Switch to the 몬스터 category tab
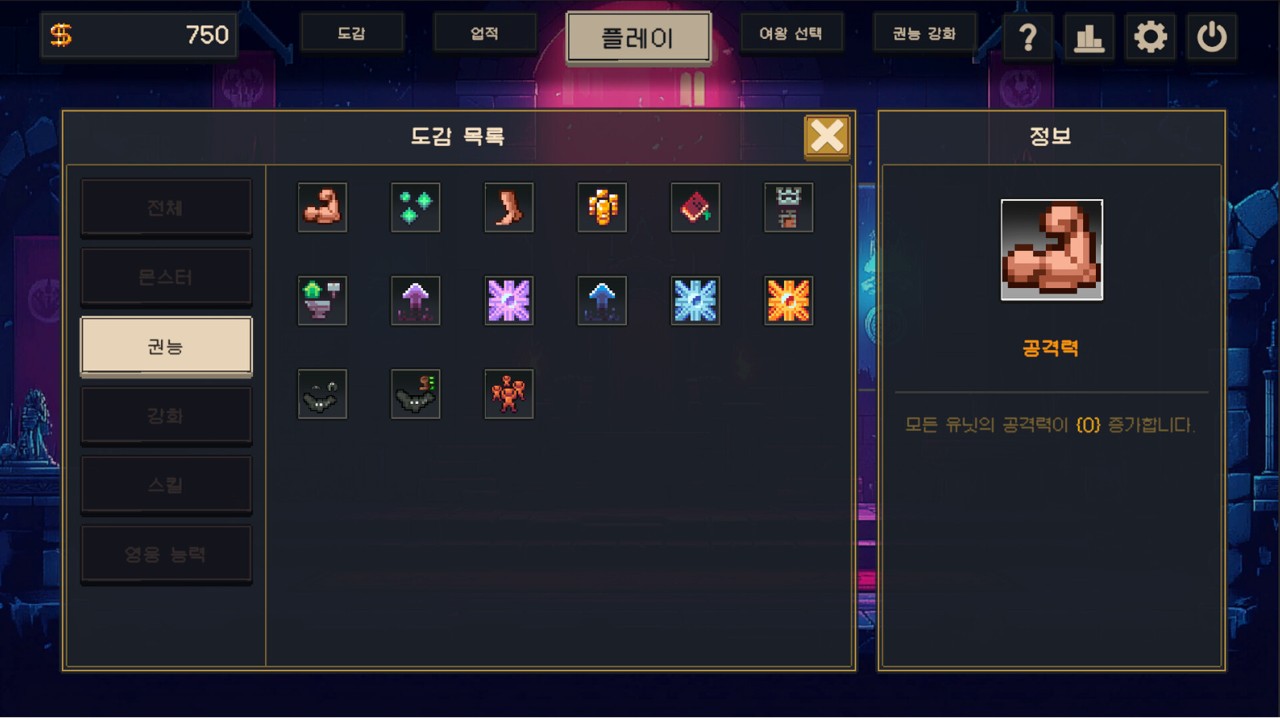 [x=166, y=276]
